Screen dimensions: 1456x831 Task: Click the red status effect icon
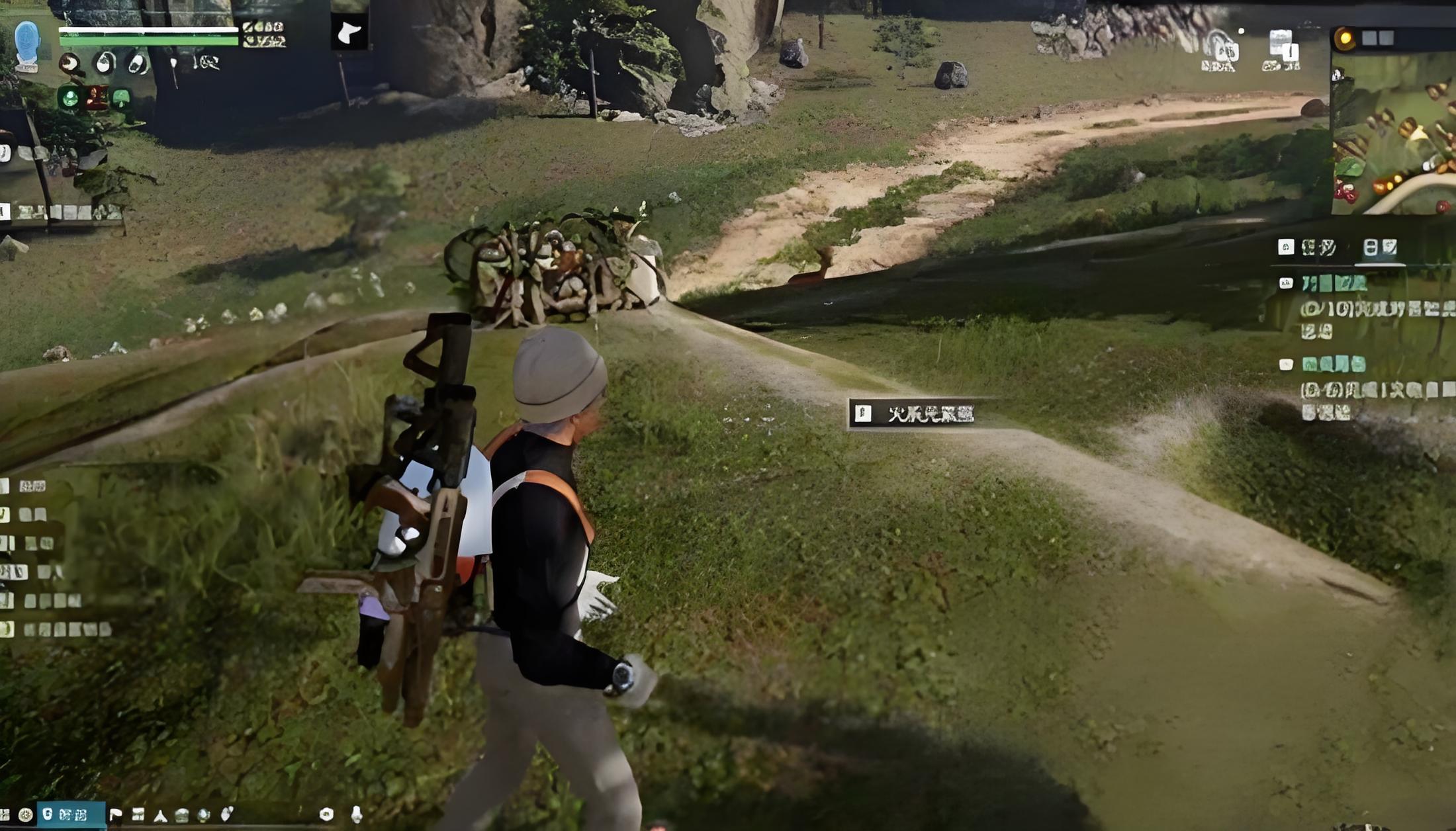[96, 98]
